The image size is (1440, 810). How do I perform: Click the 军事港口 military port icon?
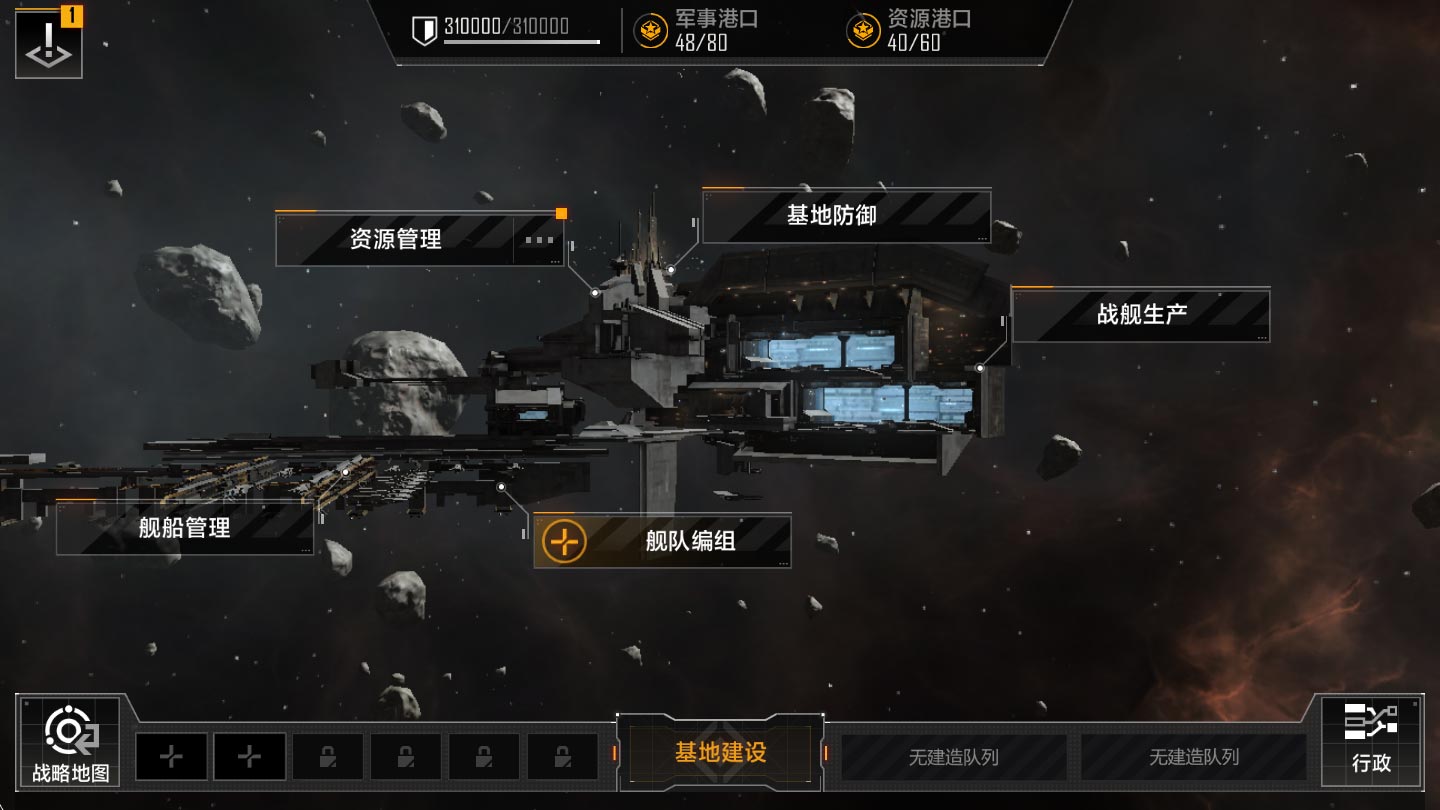coord(651,29)
